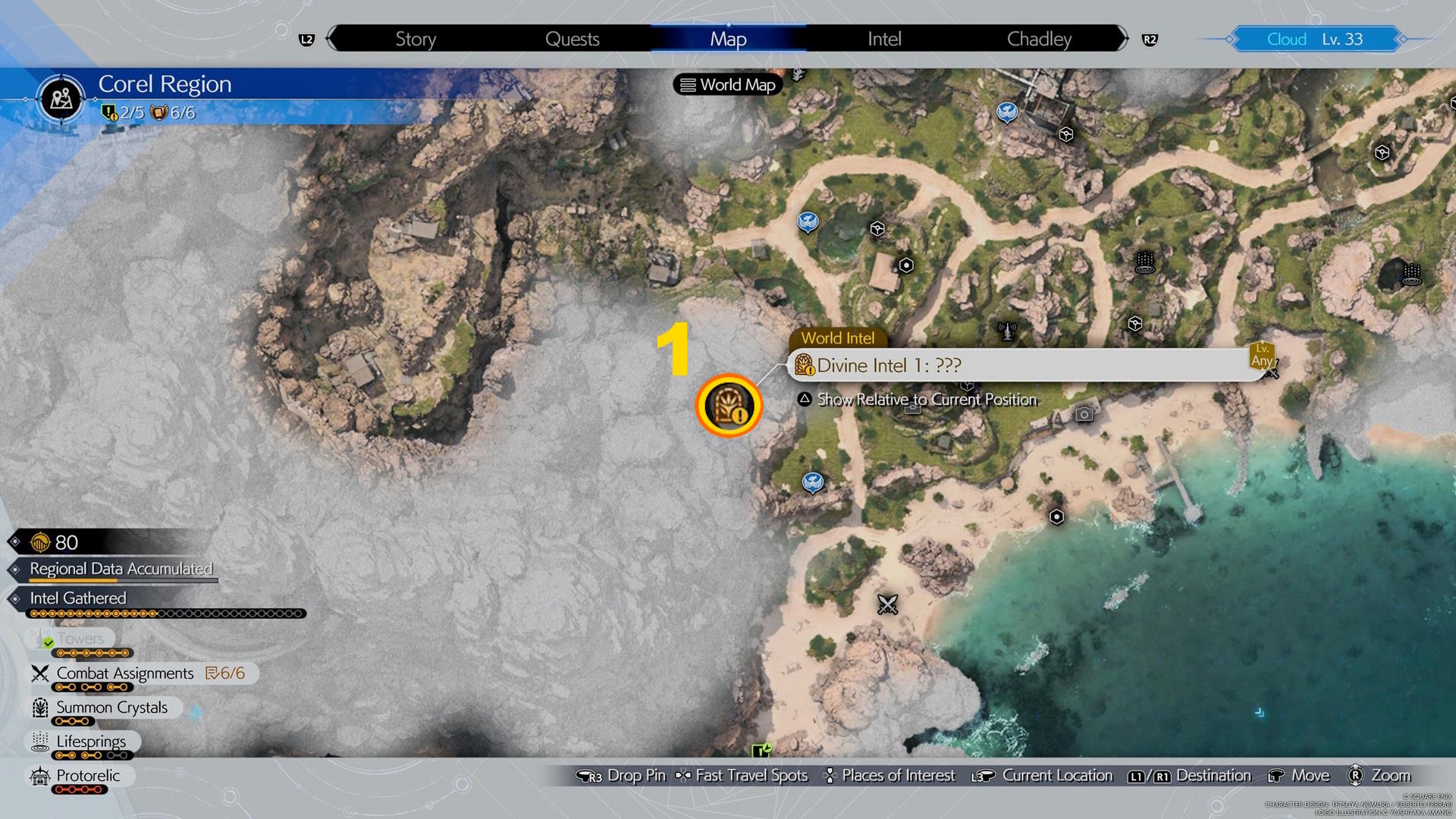This screenshot has width=1456, height=819.
Task: Select the Map tab
Action: pos(728,39)
